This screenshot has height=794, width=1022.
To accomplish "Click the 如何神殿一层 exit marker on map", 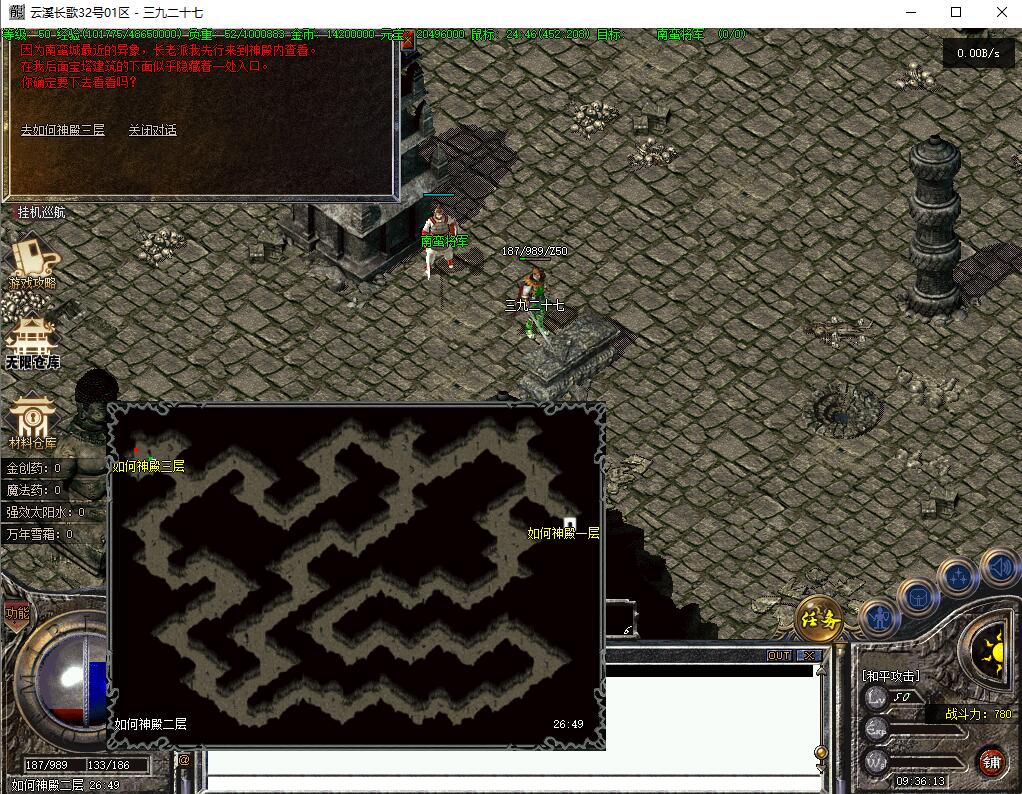I will tap(569, 523).
